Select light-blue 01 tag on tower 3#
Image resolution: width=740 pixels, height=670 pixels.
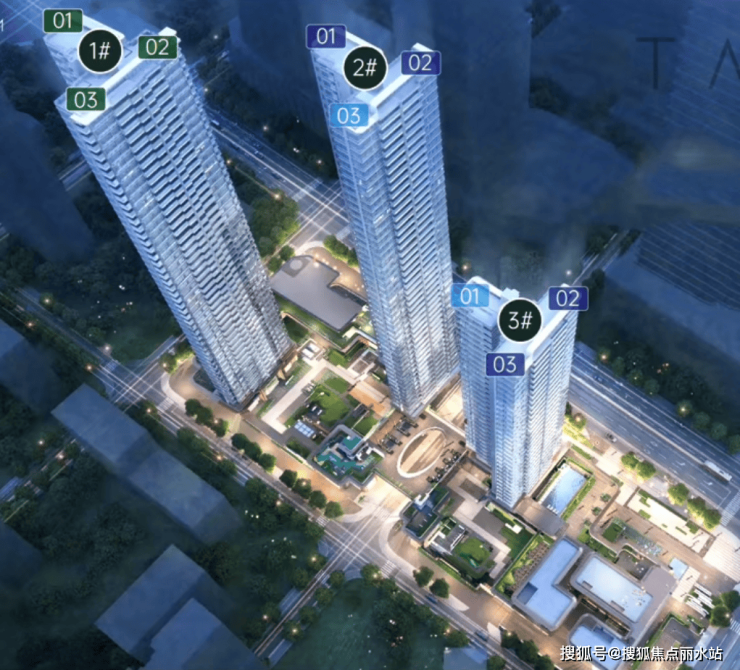coord(470,295)
